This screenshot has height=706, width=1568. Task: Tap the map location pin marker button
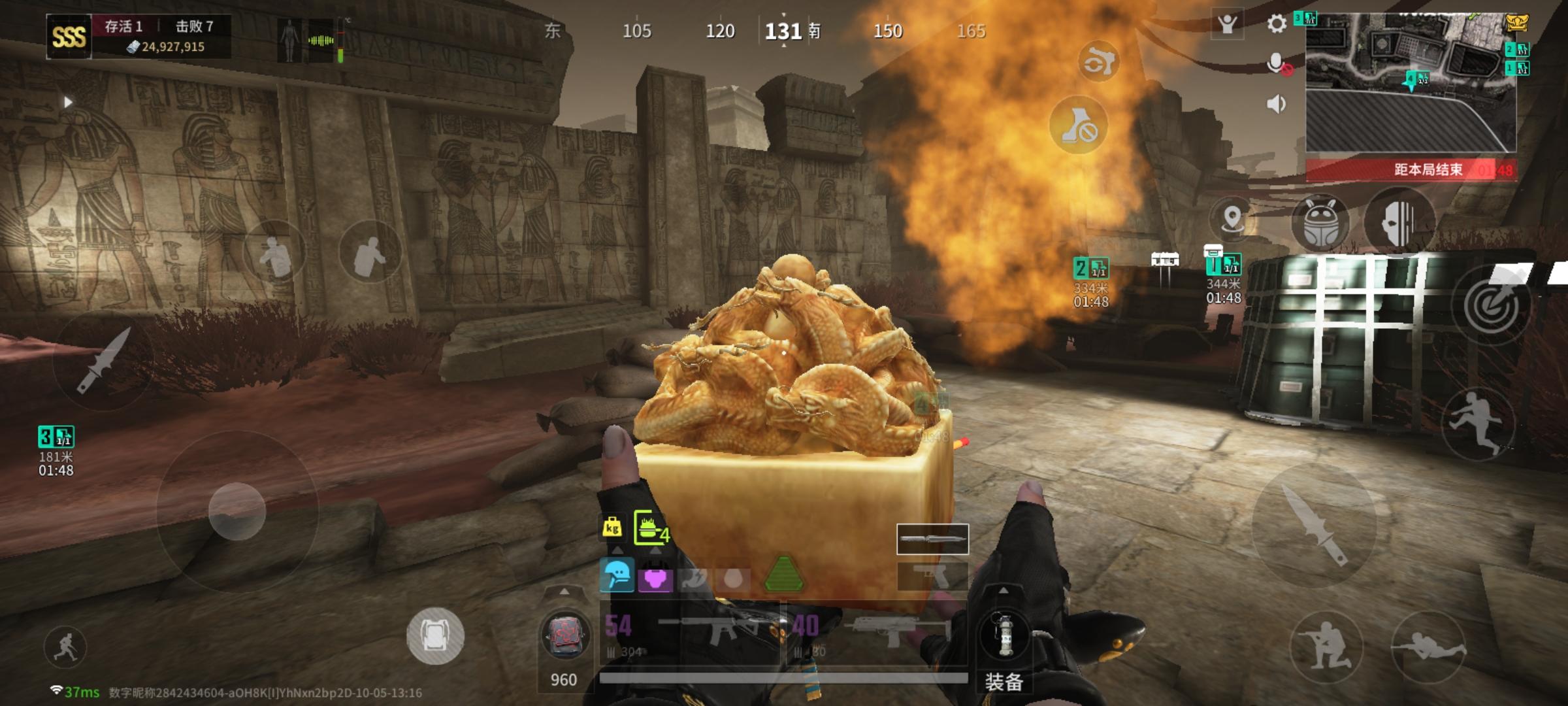tap(1232, 218)
